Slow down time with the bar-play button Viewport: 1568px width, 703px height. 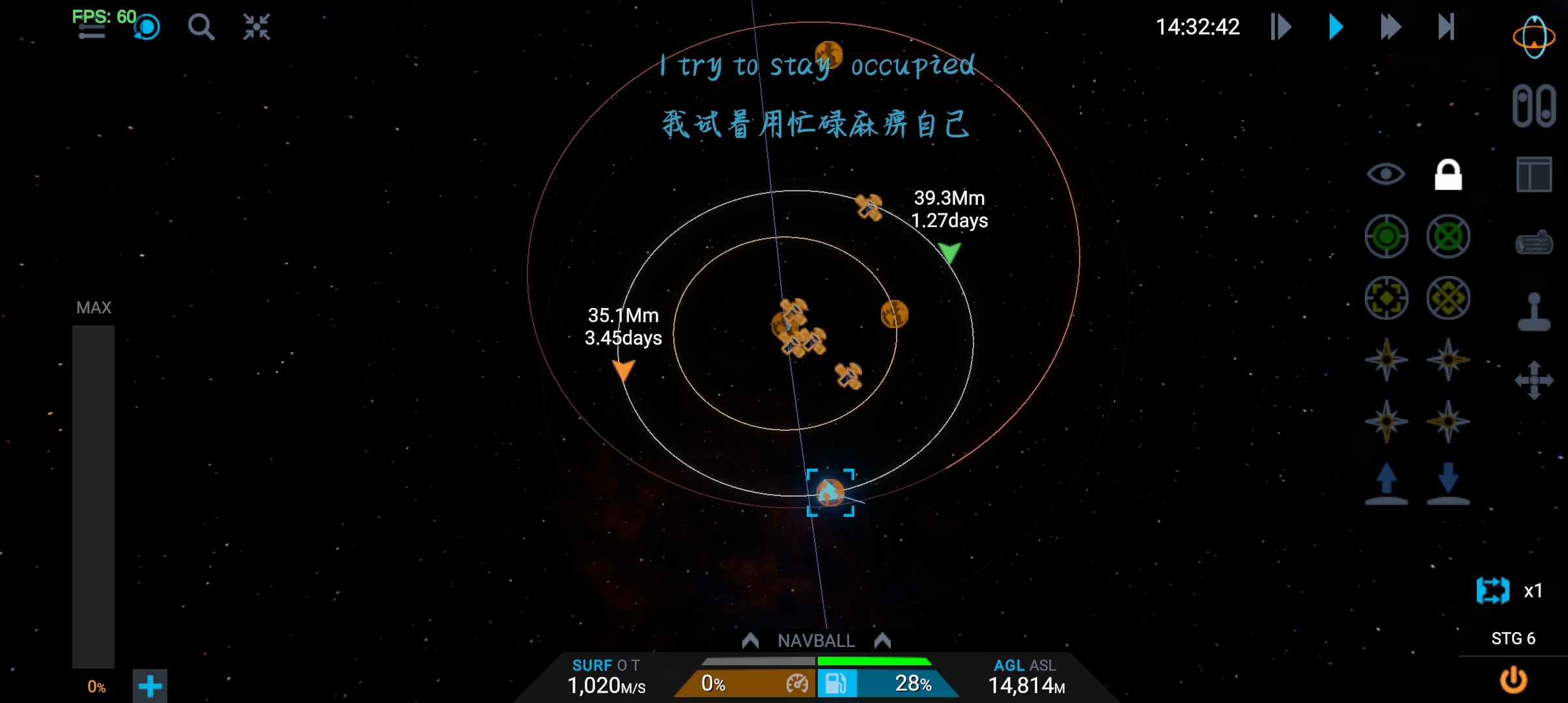(x=1280, y=27)
